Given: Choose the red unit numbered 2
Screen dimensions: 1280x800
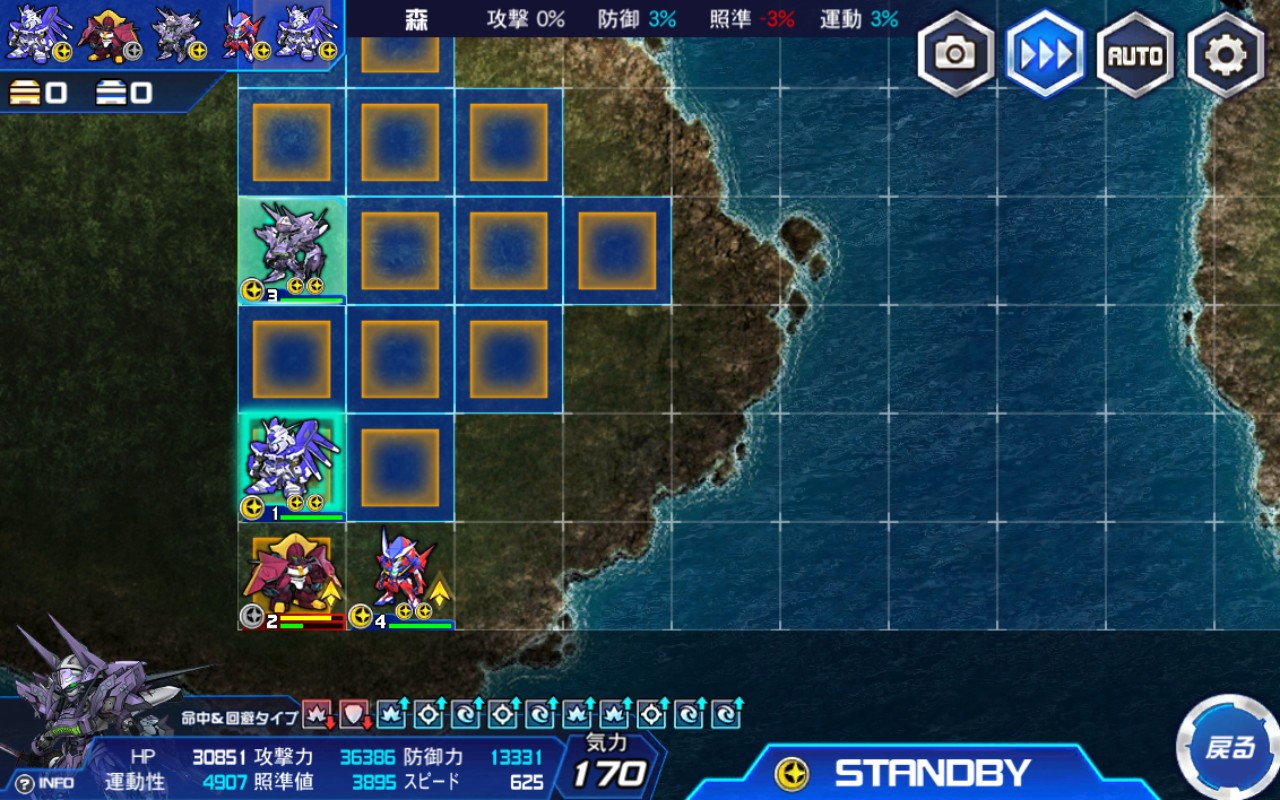Looking at the screenshot, I should click(x=292, y=577).
